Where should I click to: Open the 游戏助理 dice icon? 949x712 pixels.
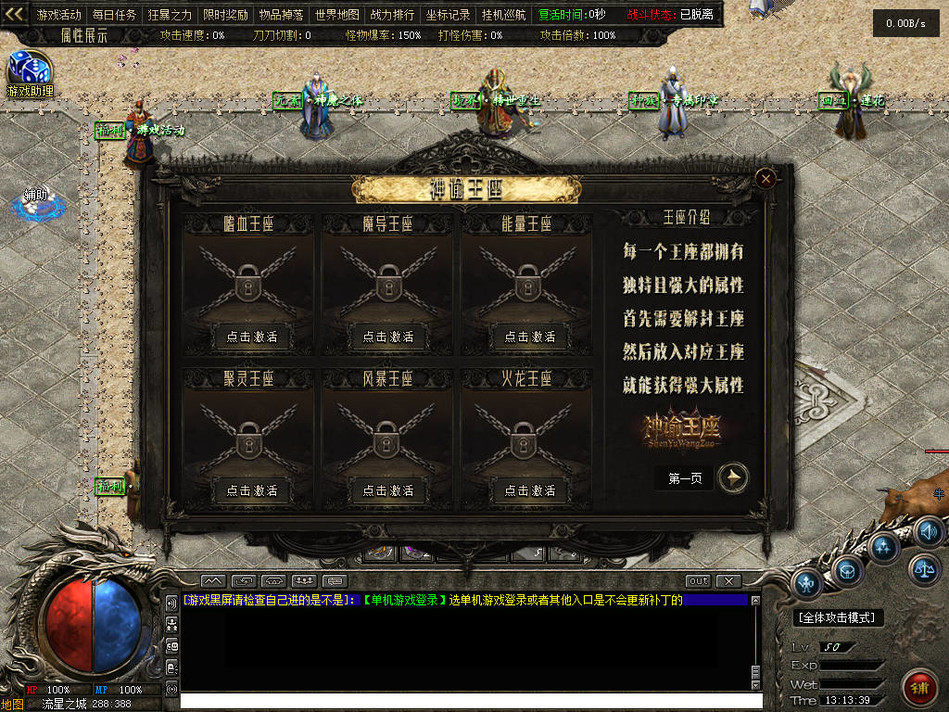tap(28, 70)
